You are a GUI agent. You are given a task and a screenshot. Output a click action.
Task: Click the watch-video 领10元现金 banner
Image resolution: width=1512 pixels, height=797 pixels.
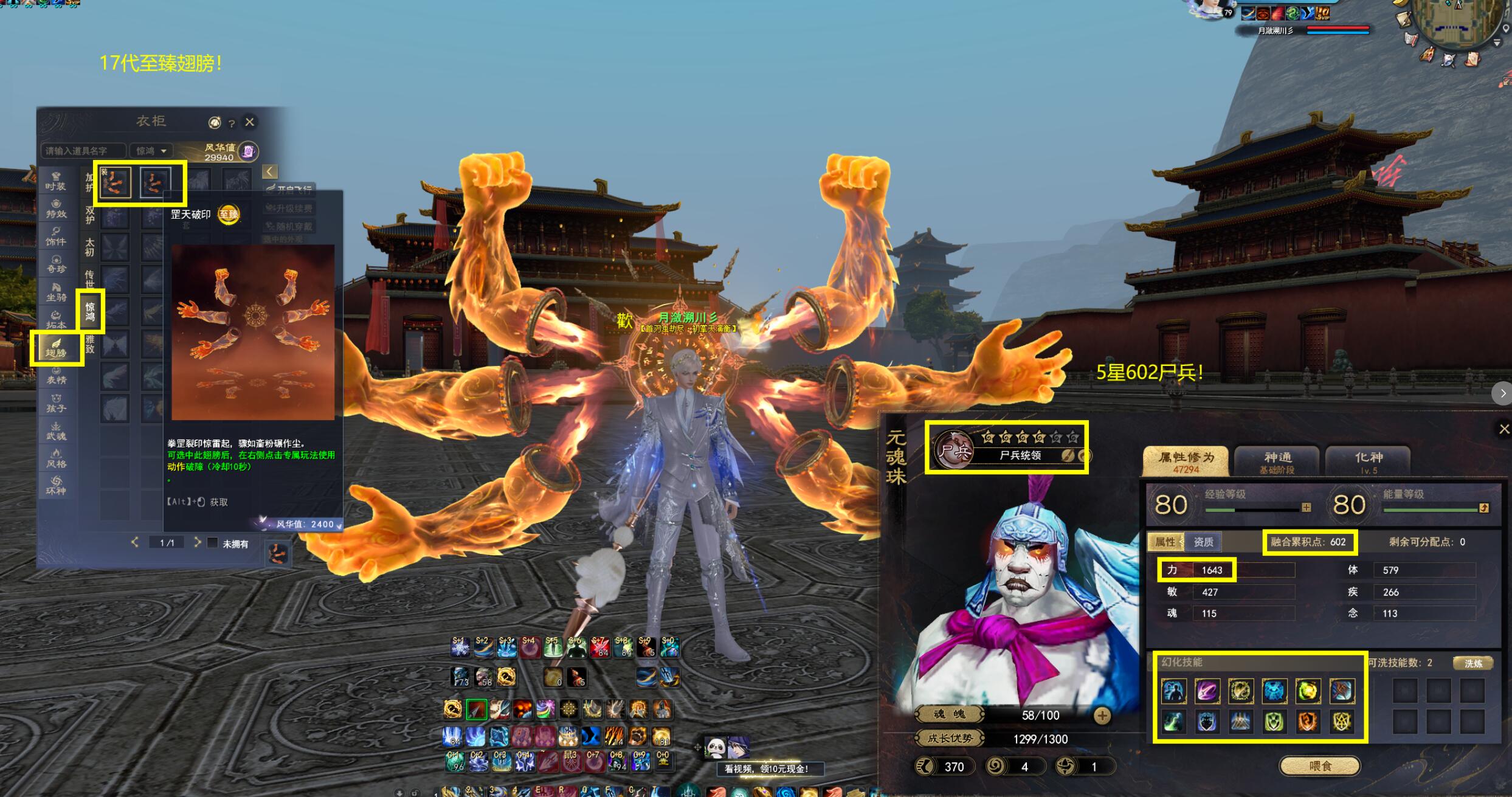tap(766, 769)
